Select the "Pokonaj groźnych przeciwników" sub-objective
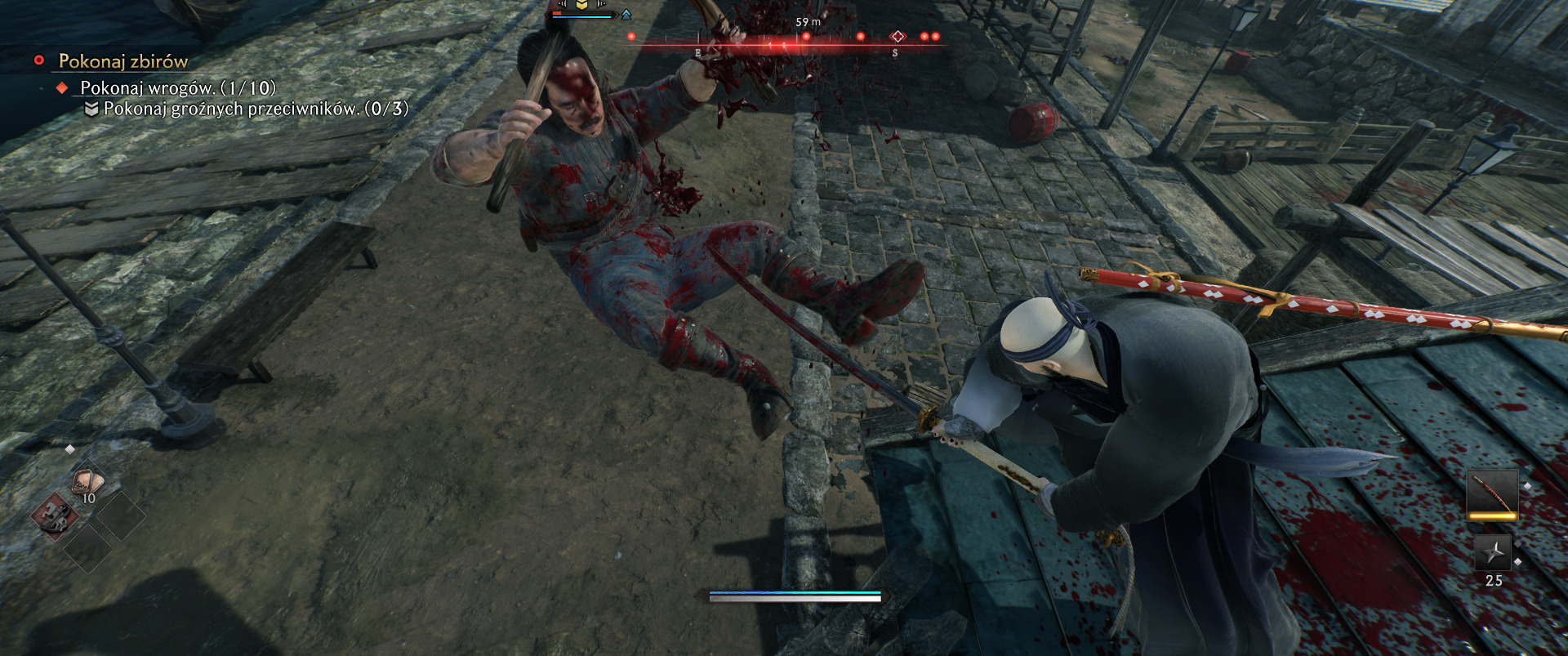The image size is (1568, 656). tap(256, 109)
